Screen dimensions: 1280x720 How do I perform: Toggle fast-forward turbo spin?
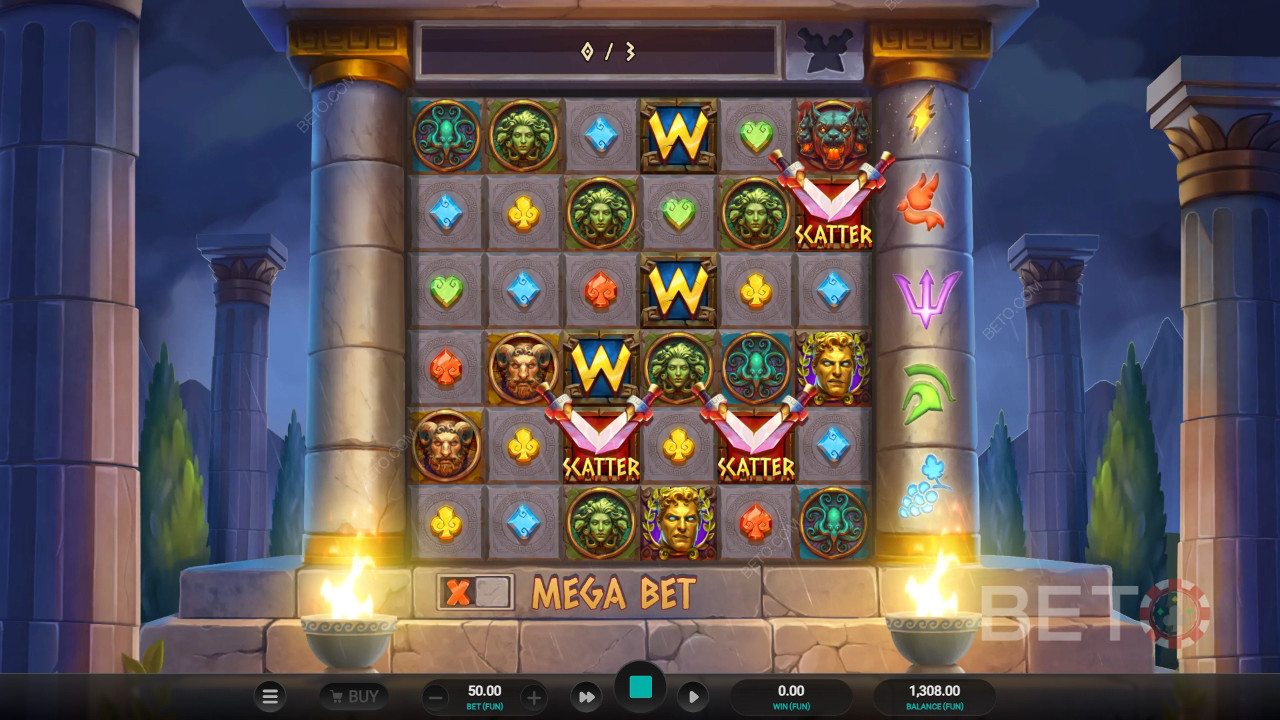(587, 696)
